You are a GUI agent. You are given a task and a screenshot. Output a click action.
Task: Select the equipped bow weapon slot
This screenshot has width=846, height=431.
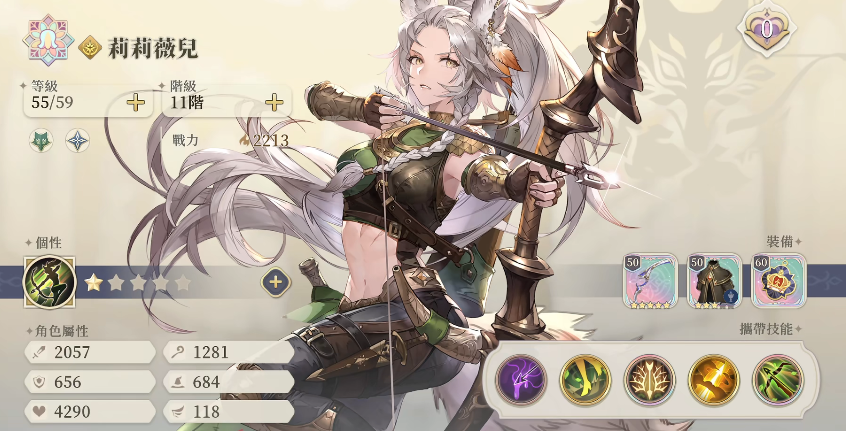[x=650, y=280]
